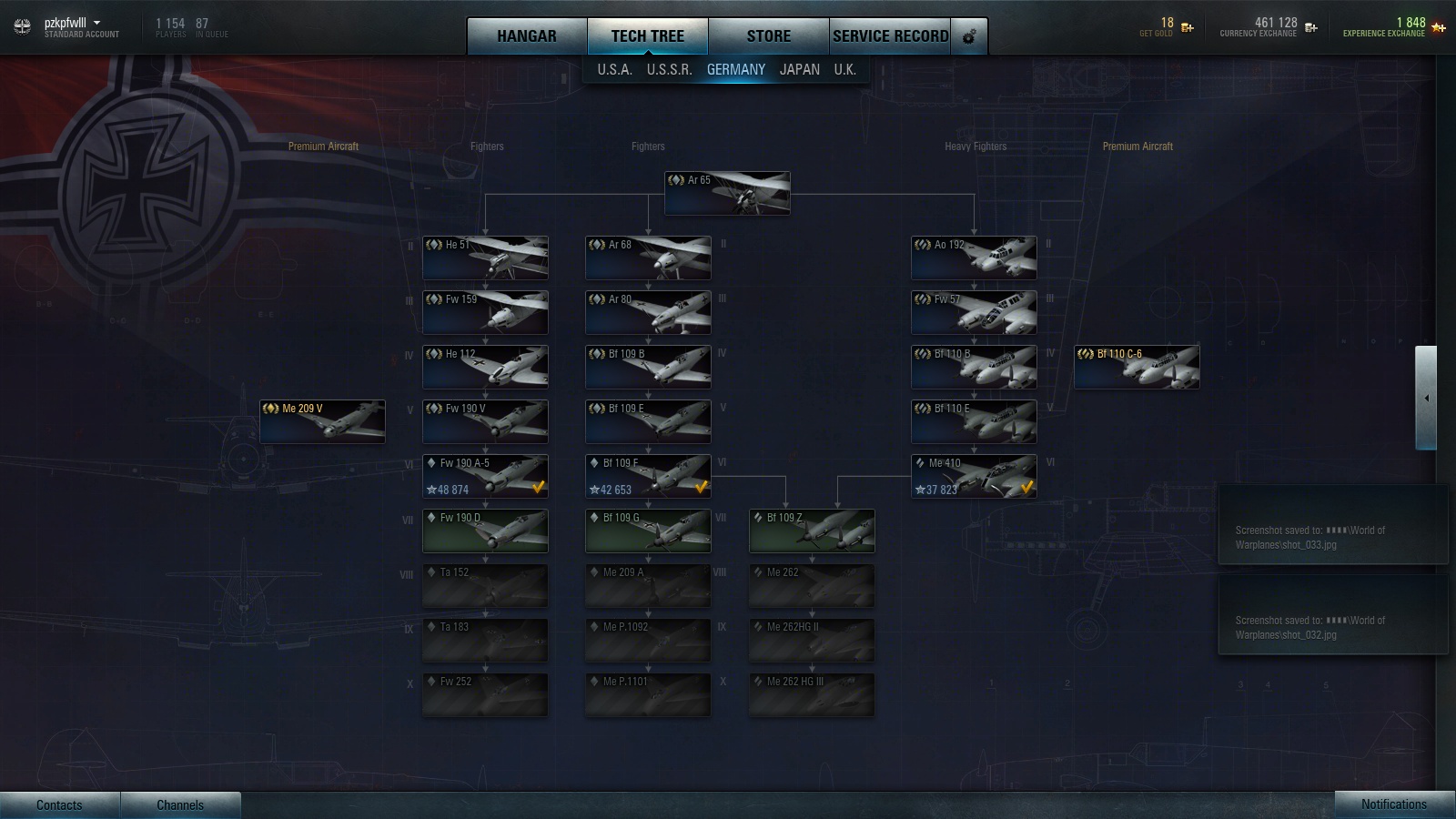Select the Ao 192 heavy fighter node
The height and width of the screenshot is (819, 1456).
click(x=974, y=258)
